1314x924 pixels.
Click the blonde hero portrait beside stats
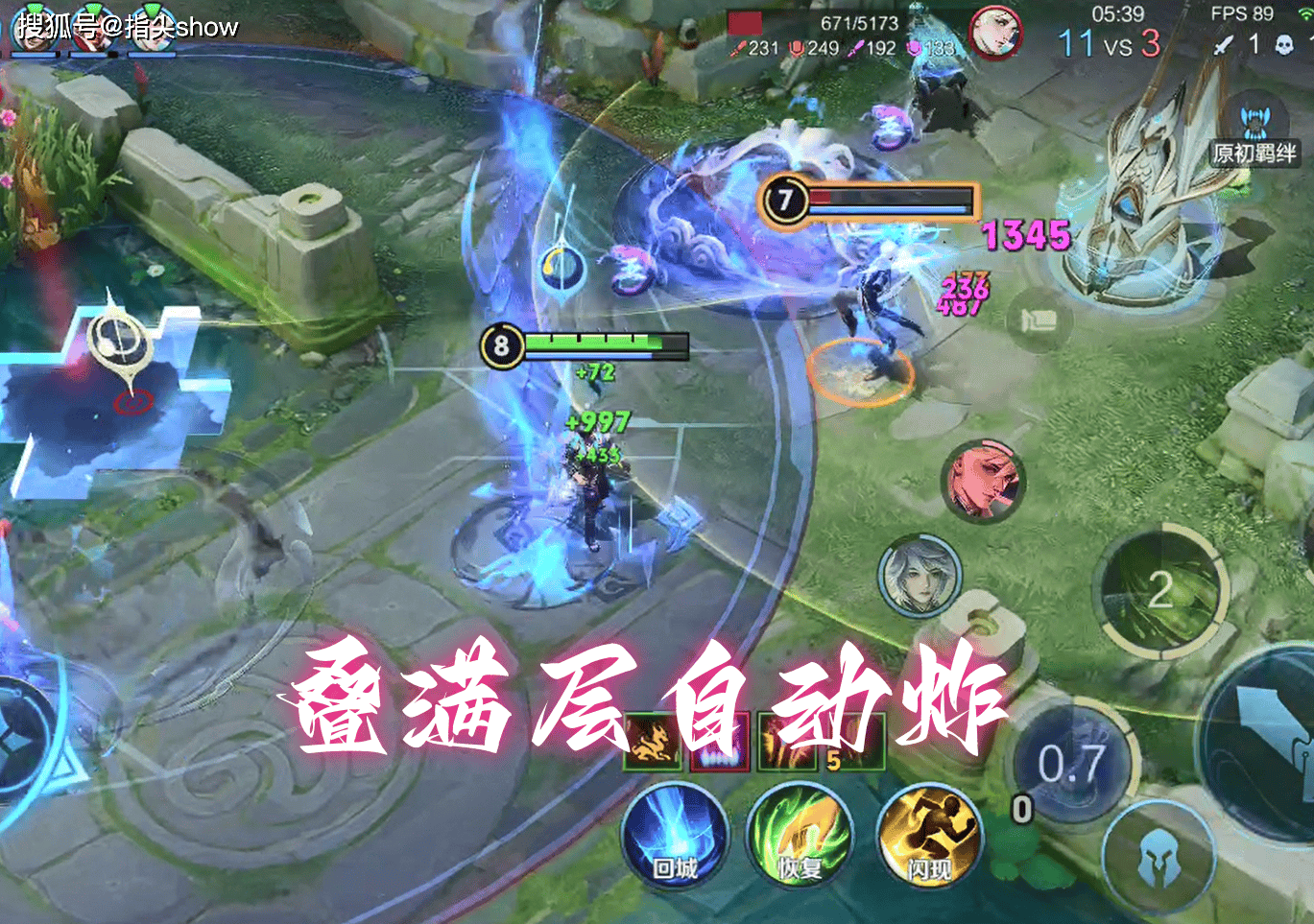coord(994,32)
